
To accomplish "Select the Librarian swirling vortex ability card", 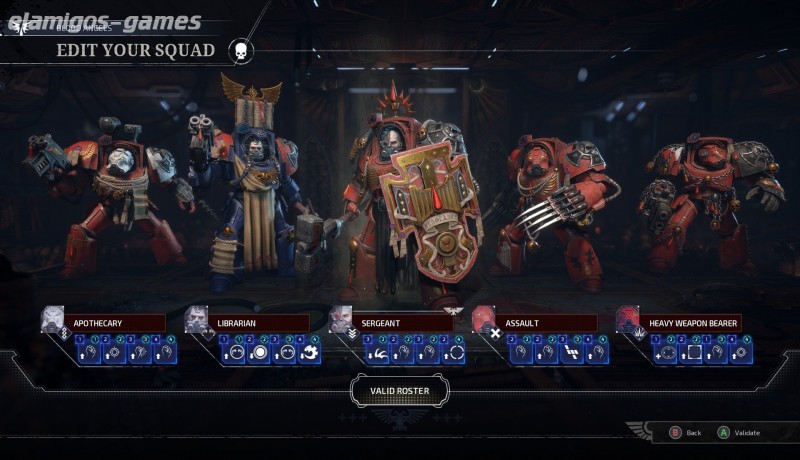I will 309,351.
